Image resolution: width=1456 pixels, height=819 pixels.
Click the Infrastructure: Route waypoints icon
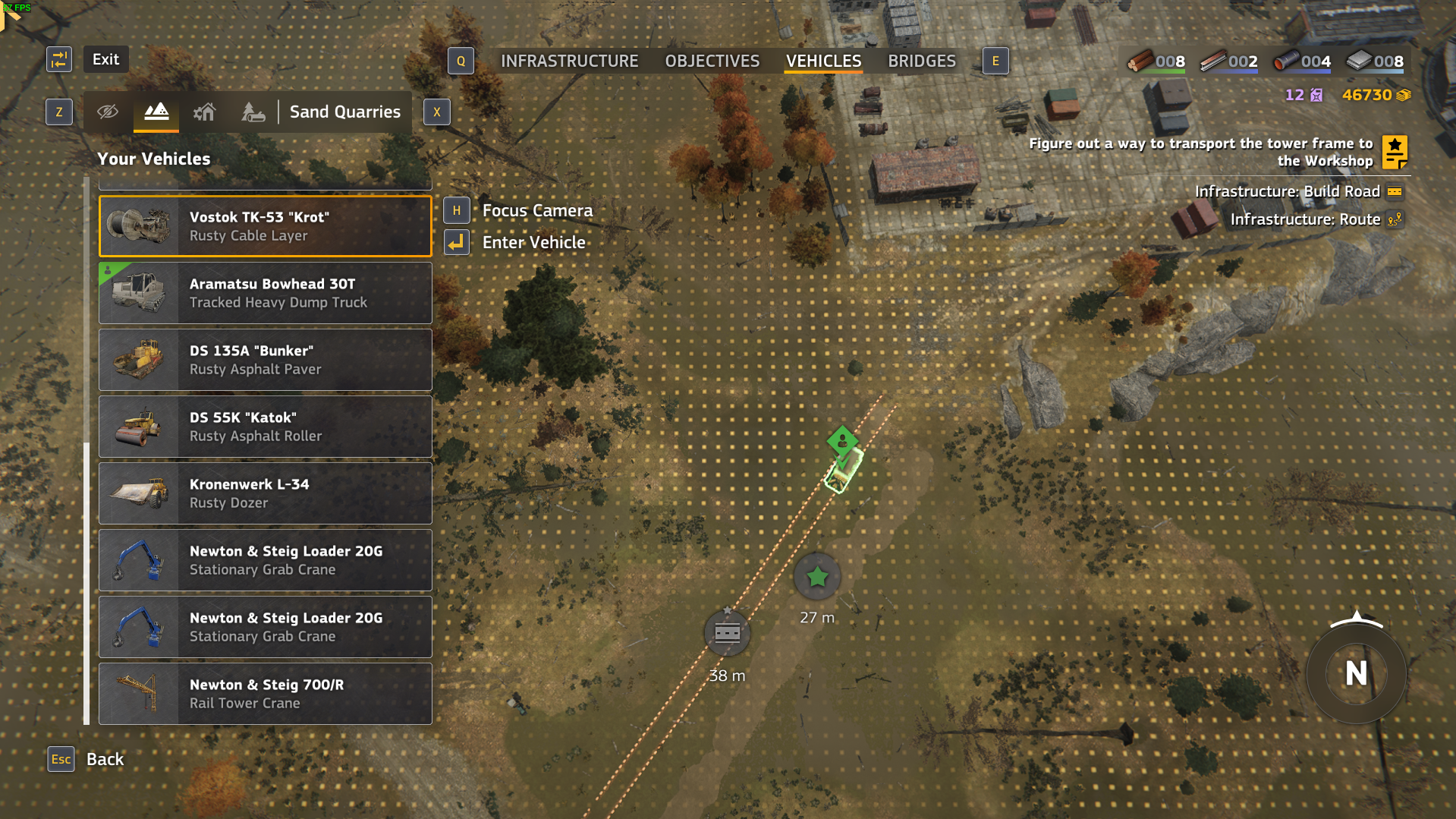1395,219
